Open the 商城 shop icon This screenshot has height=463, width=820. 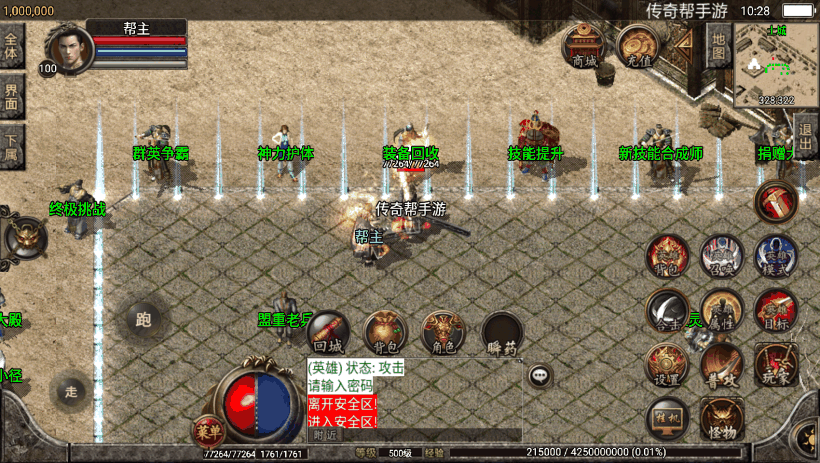point(584,46)
